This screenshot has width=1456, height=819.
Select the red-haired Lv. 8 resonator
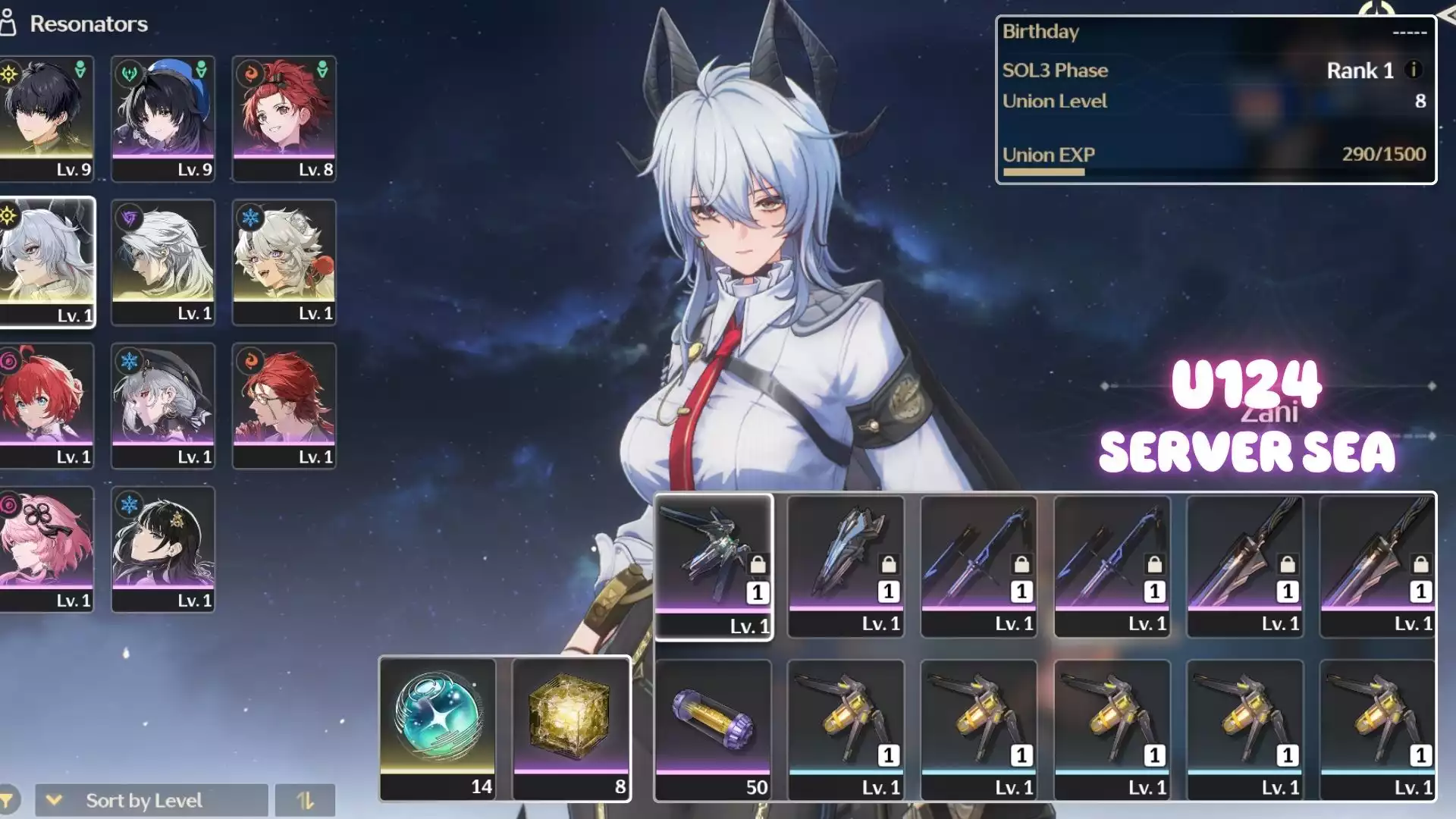284,118
